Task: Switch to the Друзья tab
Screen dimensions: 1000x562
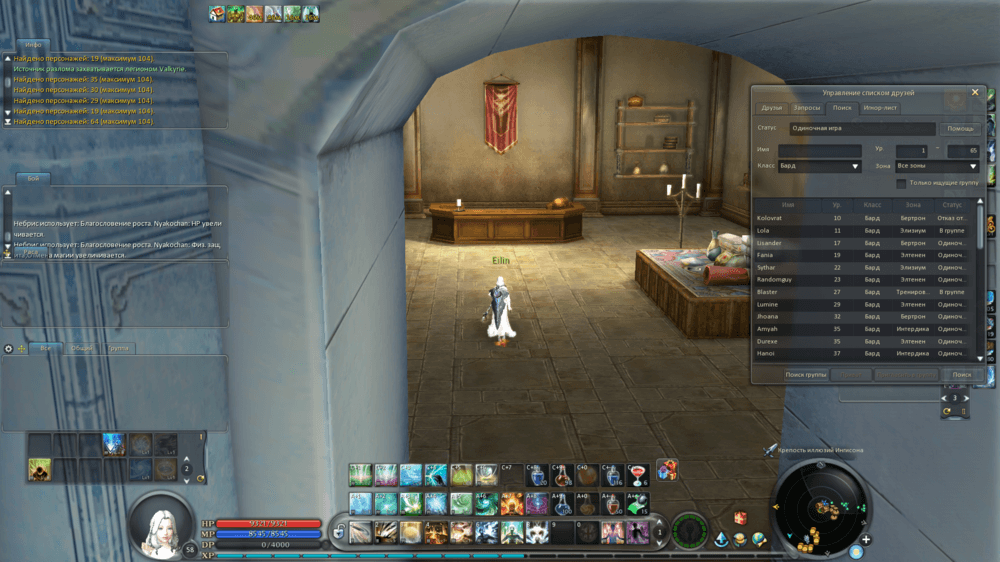Action: tap(771, 108)
